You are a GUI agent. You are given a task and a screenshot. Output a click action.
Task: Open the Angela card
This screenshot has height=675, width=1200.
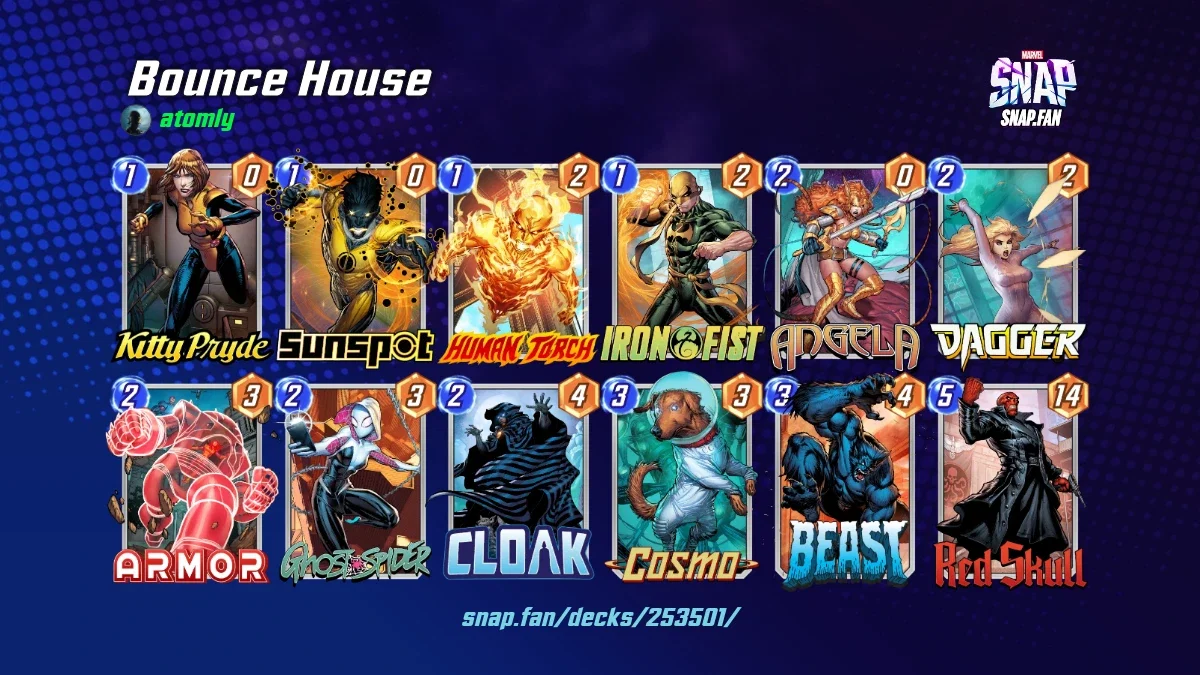click(845, 260)
